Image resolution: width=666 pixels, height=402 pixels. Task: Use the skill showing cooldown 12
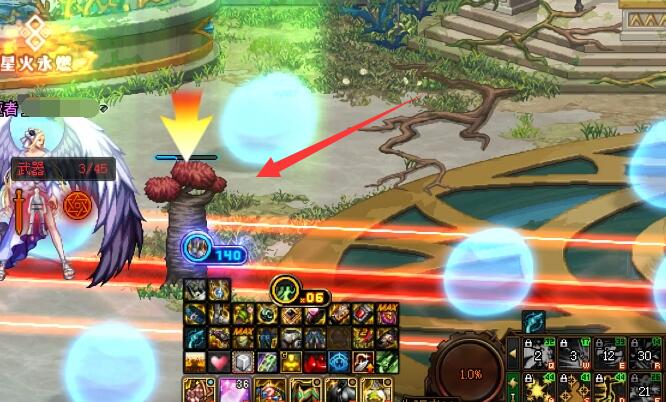click(607, 353)
